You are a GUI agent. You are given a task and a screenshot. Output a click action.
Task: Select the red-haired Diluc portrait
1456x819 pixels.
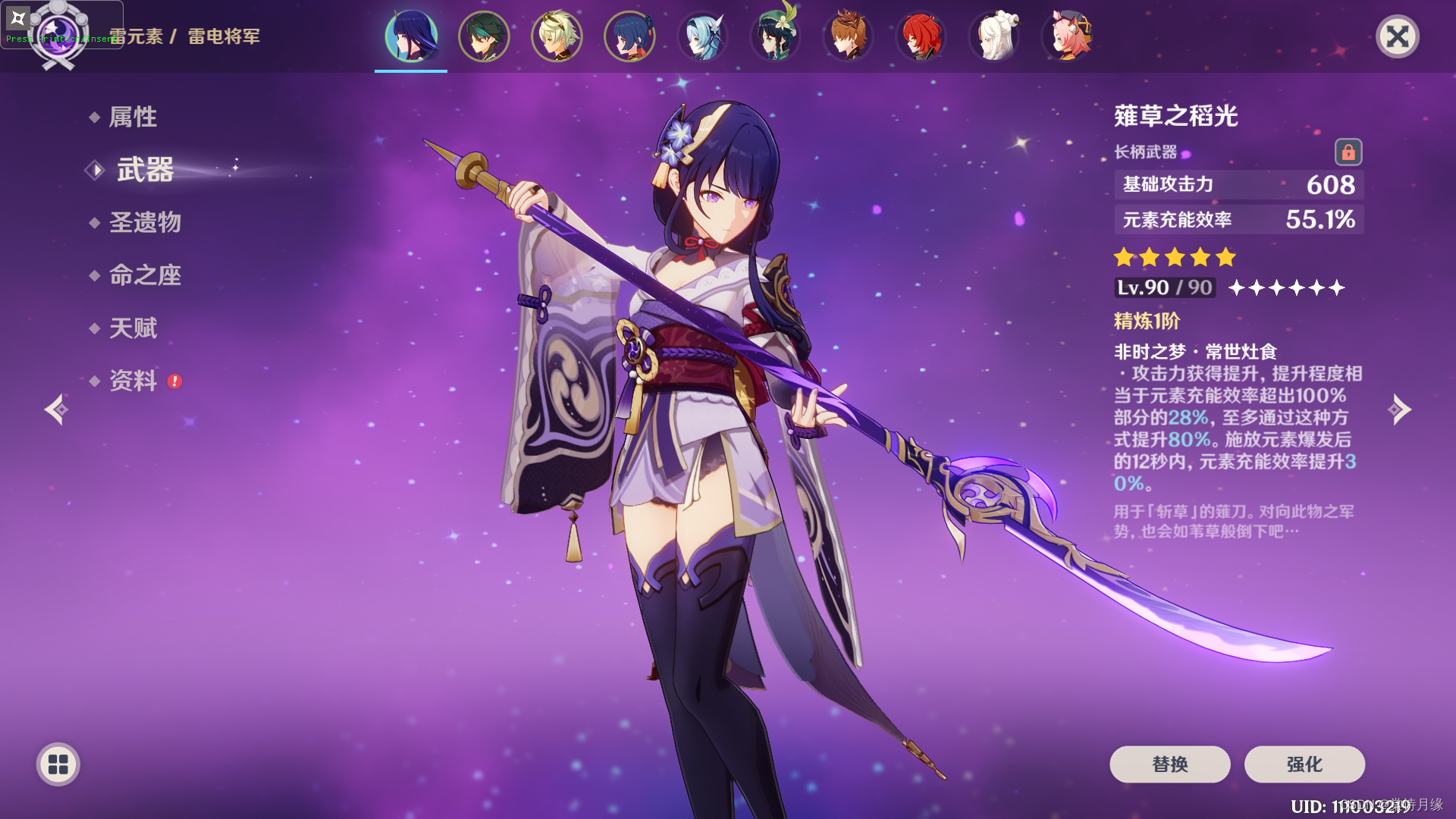click(x=921, y=36)
